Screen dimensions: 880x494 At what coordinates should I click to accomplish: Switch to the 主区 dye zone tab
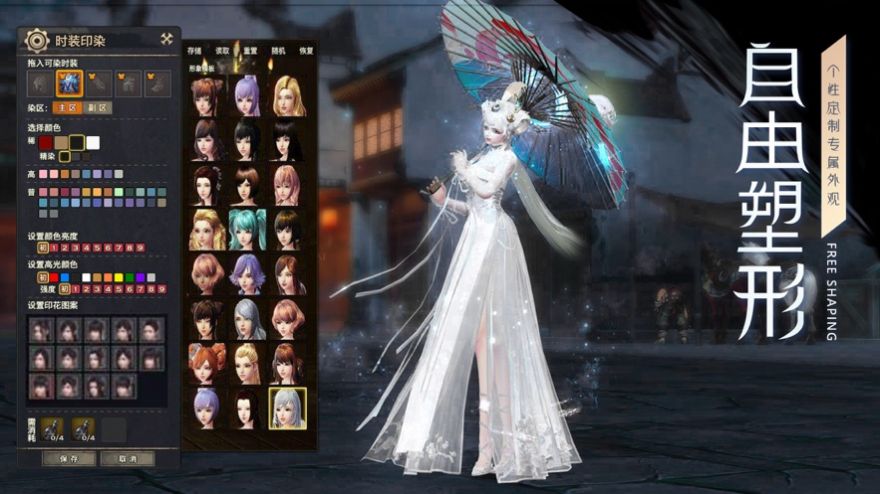tap(67, 107)
